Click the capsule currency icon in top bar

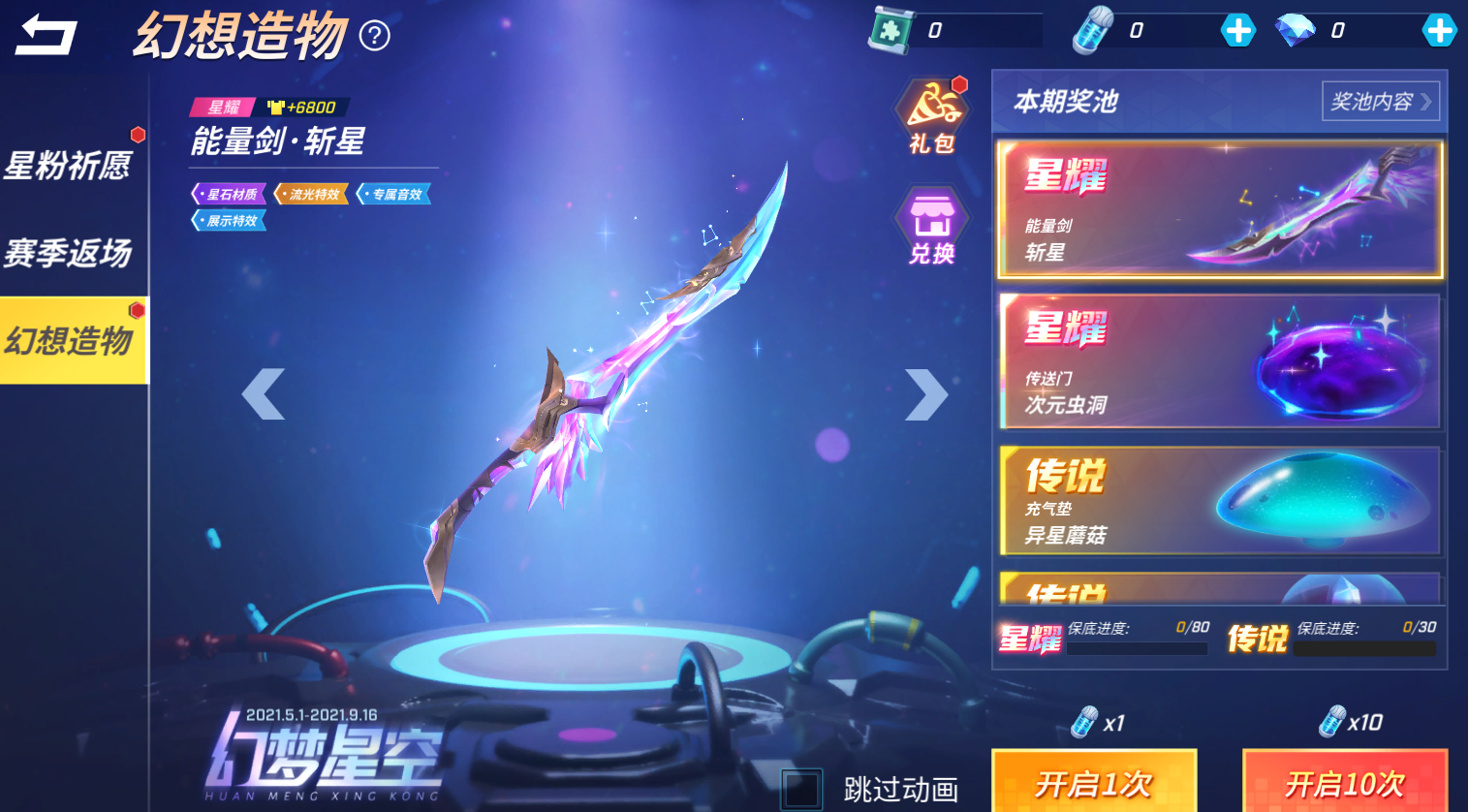click(1091, 28)
